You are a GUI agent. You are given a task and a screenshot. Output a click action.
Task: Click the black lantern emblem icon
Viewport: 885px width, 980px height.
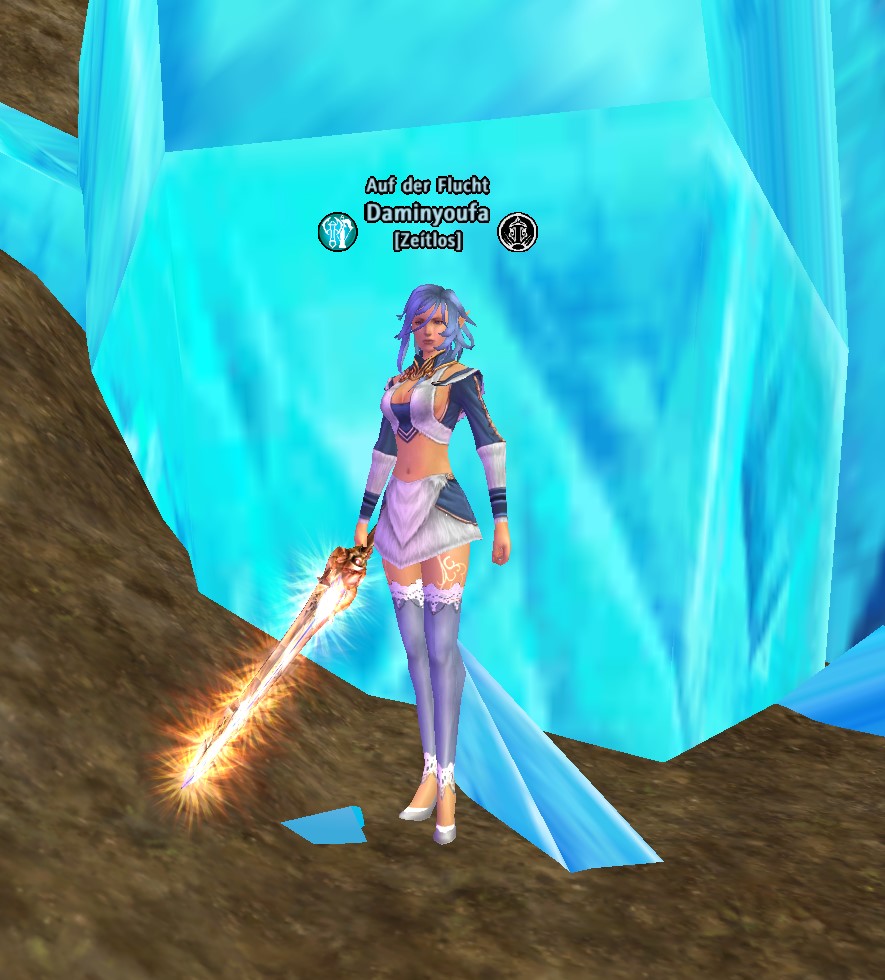tap(517, 232)
